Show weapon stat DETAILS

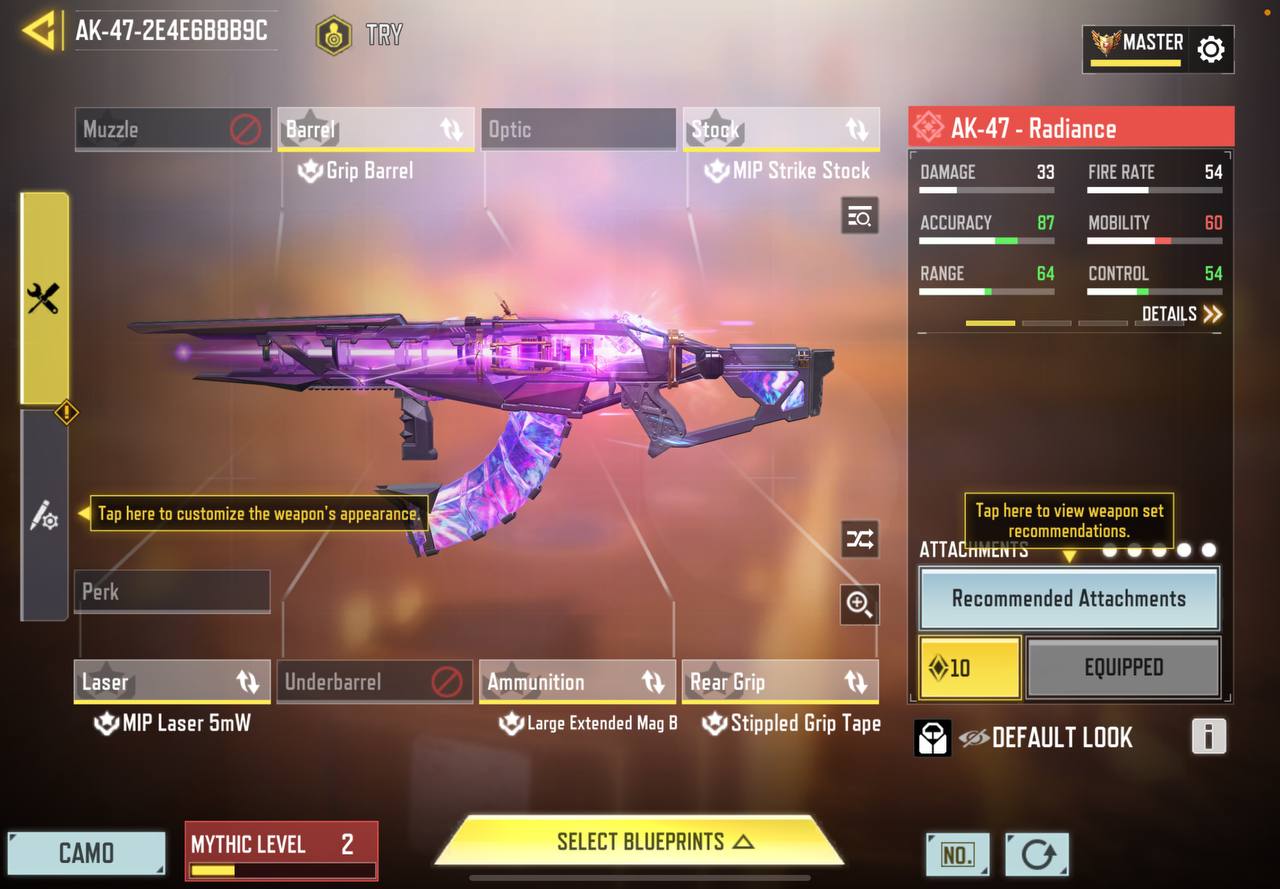click(1182, 314)
